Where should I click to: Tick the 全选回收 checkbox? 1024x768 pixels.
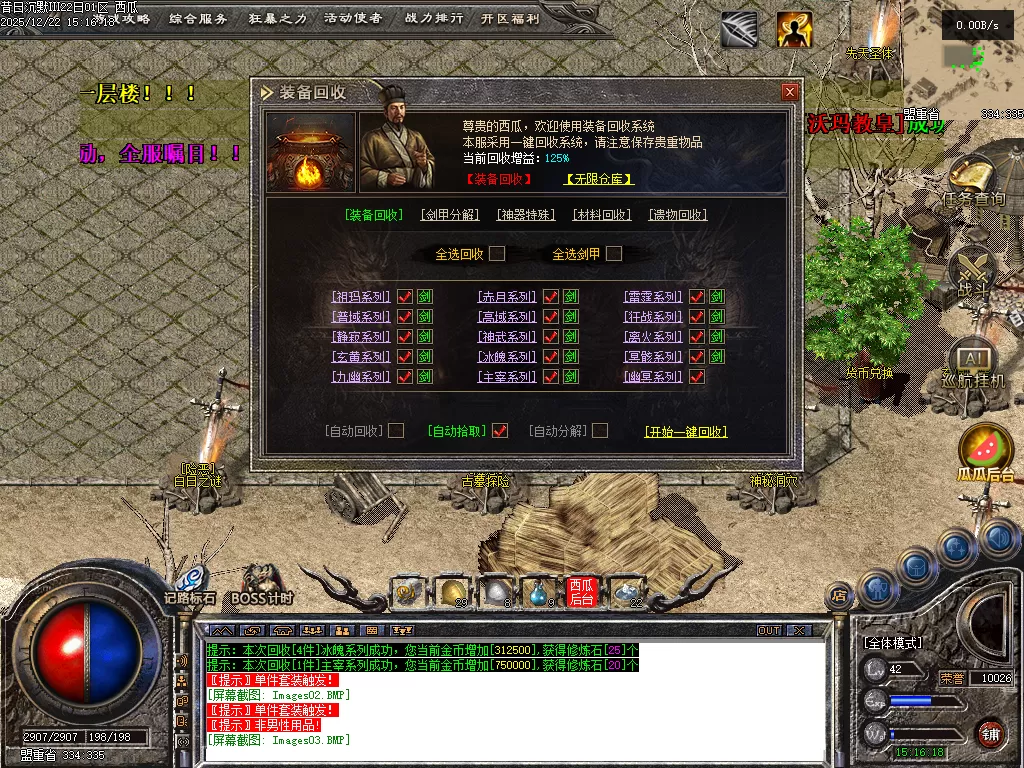[497, 254]
